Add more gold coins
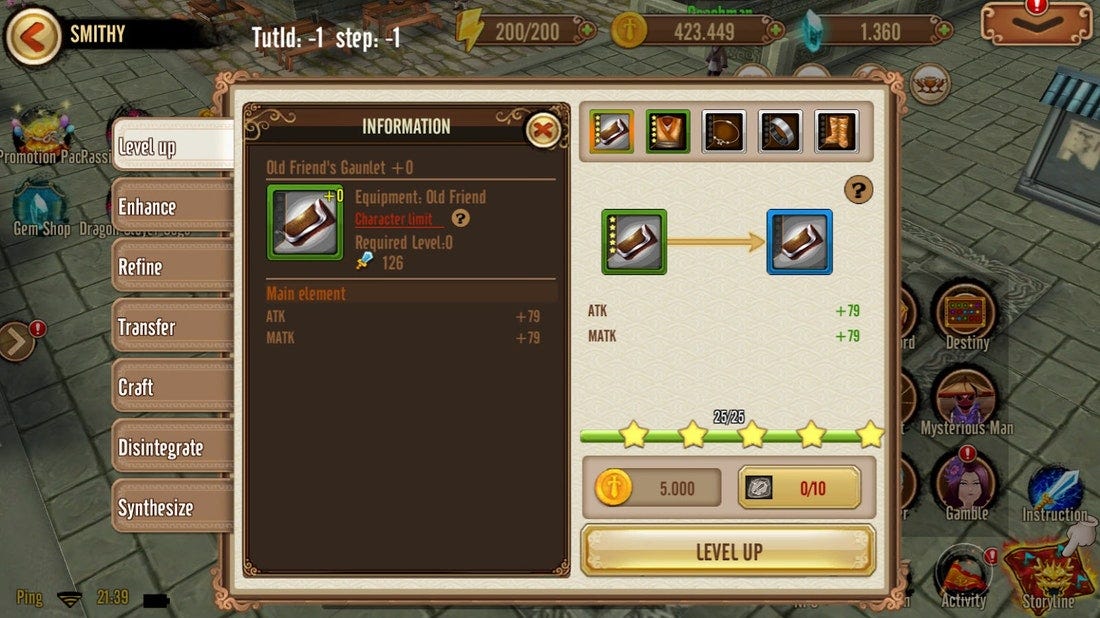Image resolution: width=1100 pixels, height=618 pixels. coord(776,30)
